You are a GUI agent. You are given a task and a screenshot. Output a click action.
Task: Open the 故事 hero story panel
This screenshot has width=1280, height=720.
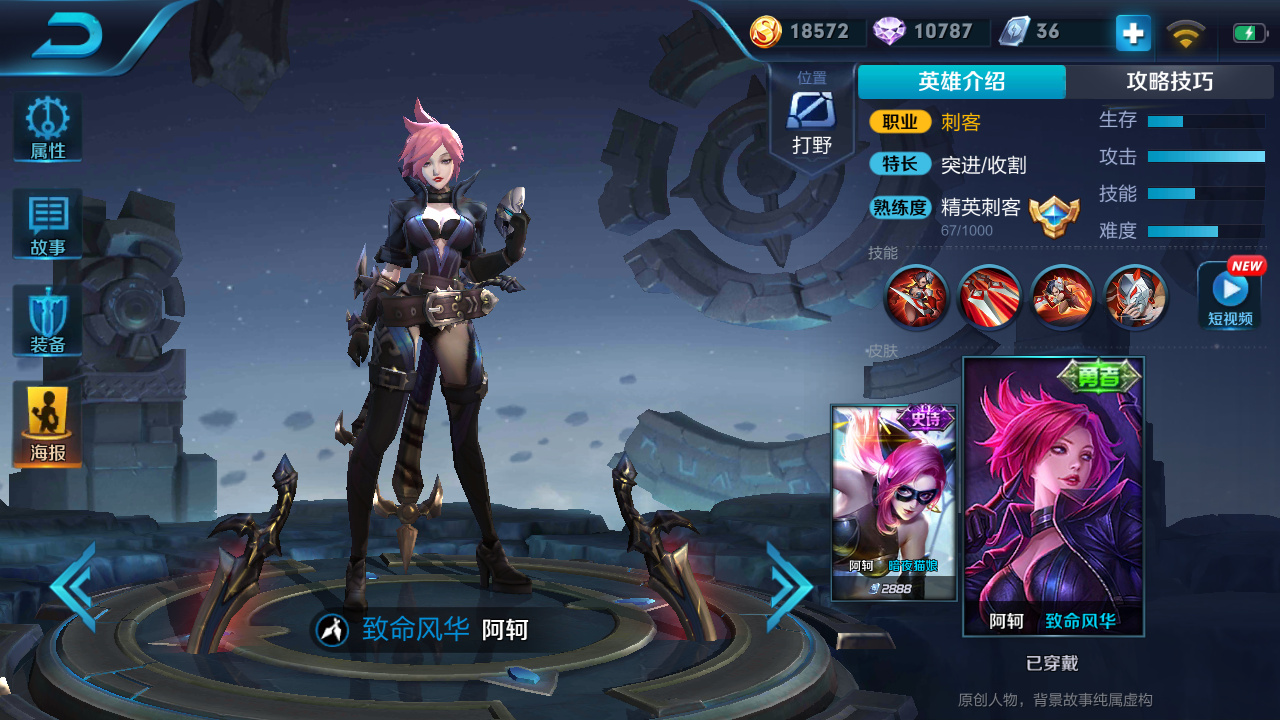pyautogui.click(x=46, y=224)
